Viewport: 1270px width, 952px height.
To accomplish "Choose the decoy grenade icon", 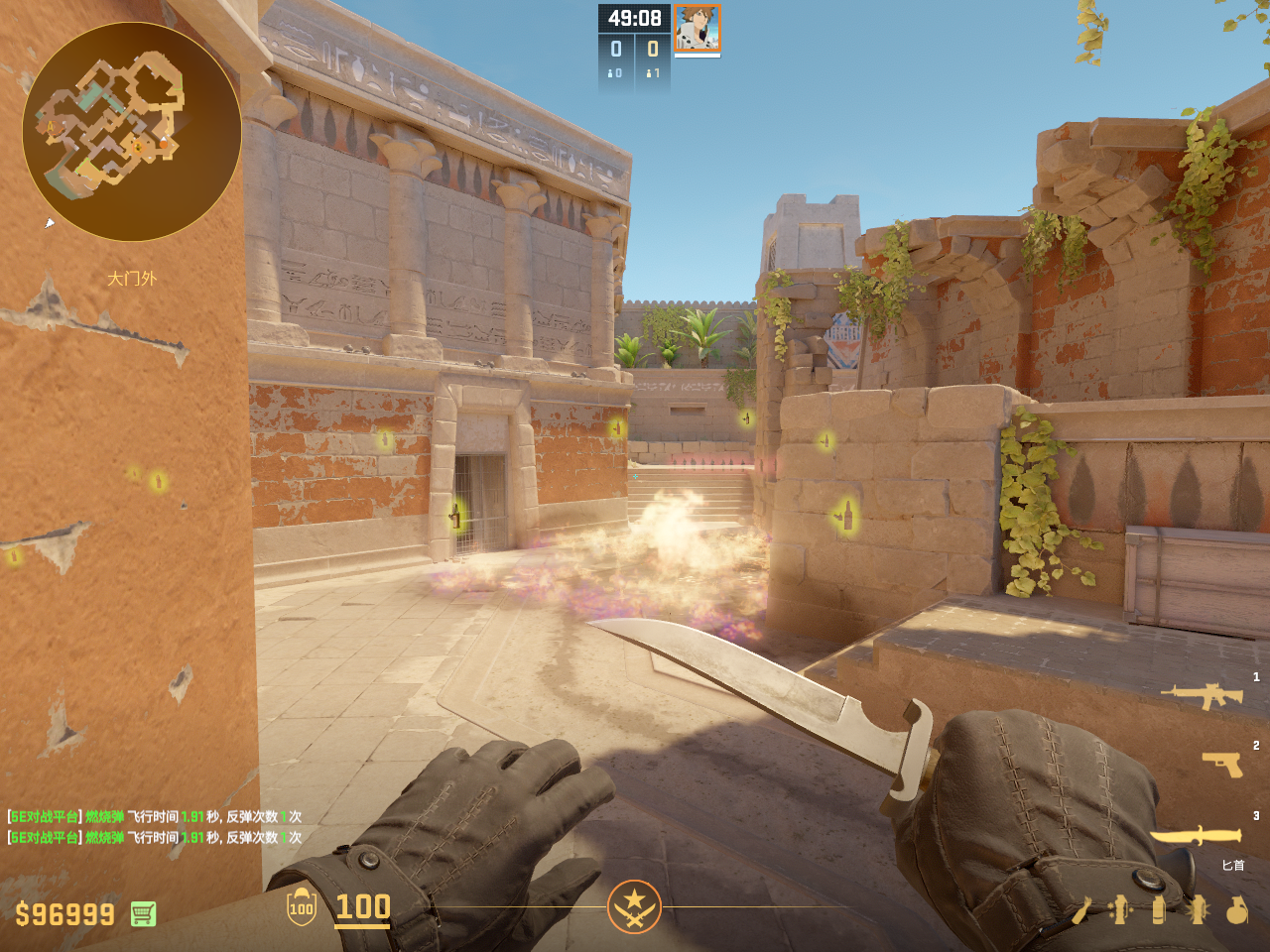I will click(1120, 909).
